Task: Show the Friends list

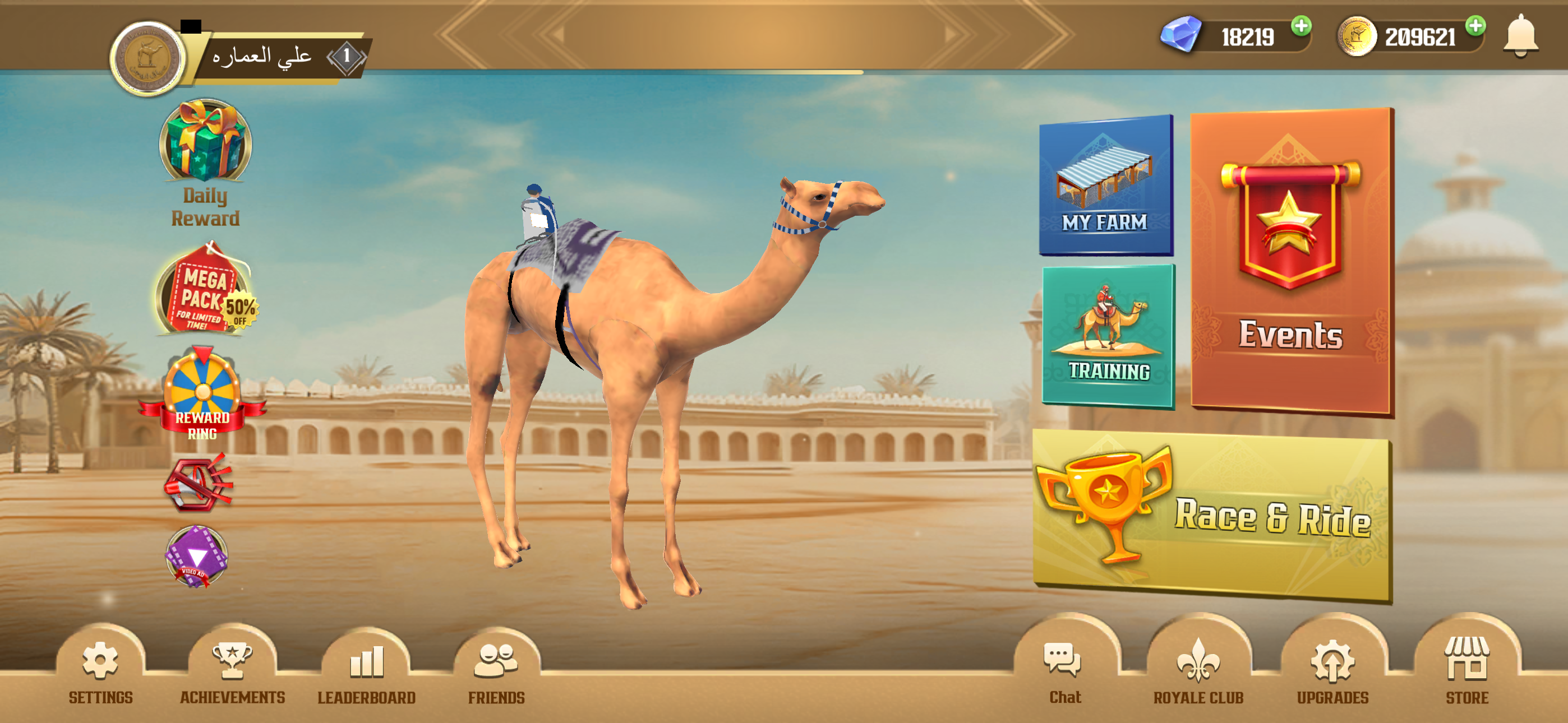Action: 496,669
